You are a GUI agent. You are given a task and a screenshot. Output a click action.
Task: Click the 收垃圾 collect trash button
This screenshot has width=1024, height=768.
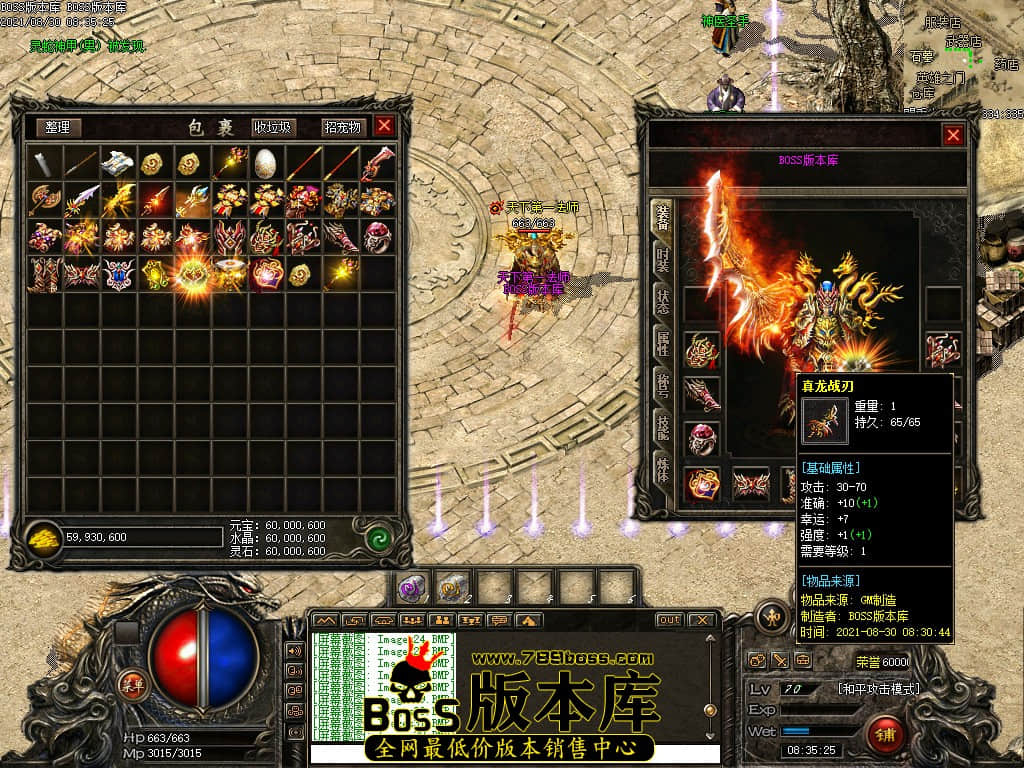pyautogui.click(x=273, y=127)
